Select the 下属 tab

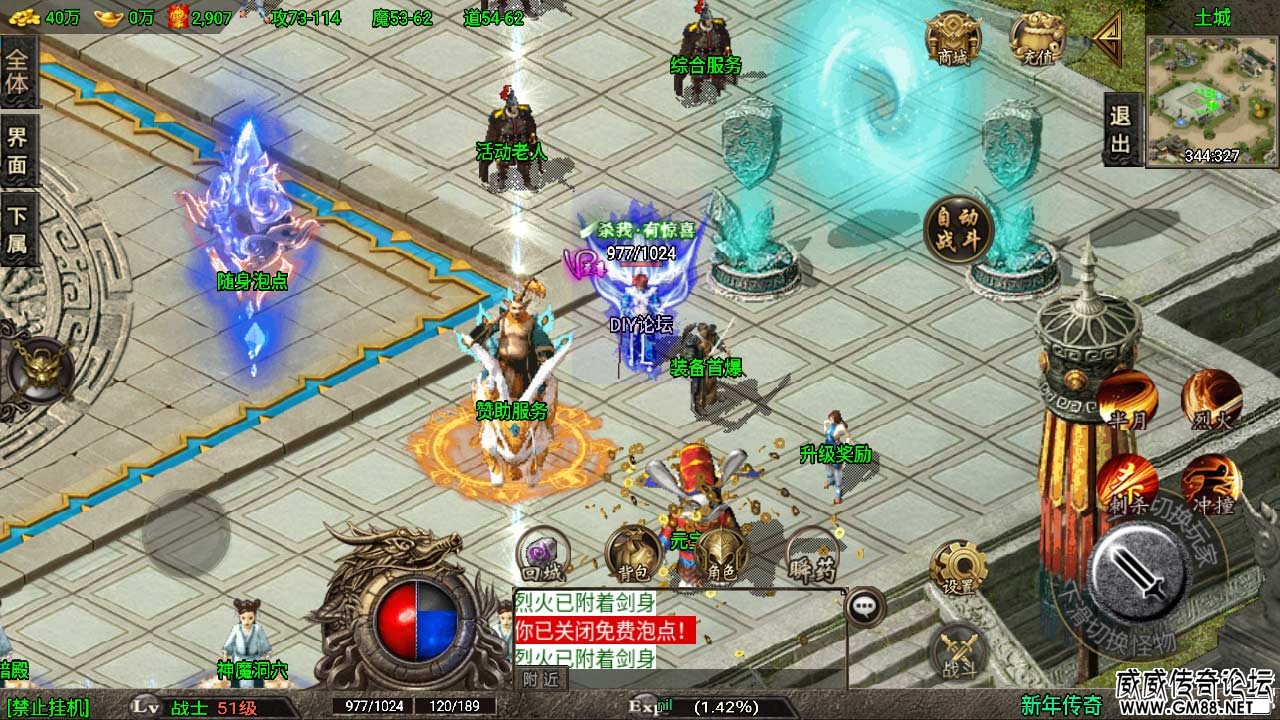[18, 230]
